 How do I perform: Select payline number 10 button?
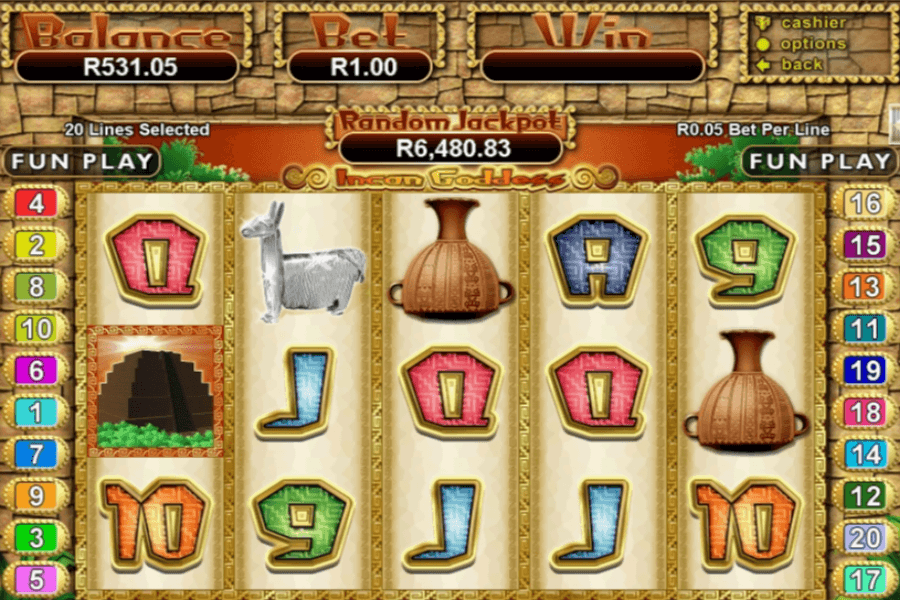[36, 328]
